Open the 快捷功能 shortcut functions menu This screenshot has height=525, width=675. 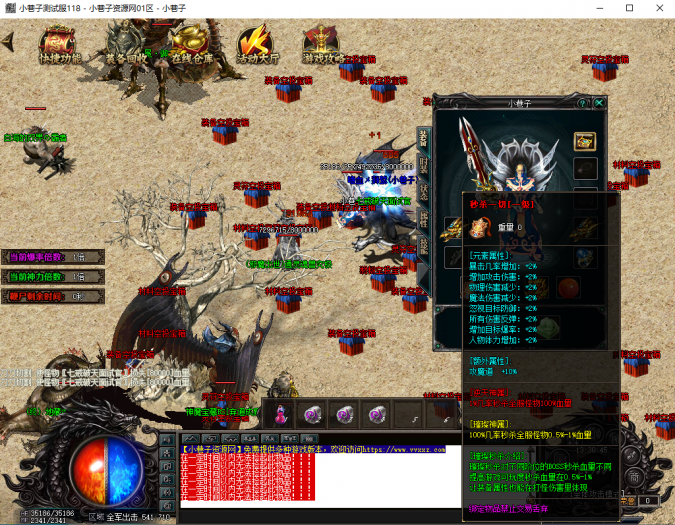[57, 47]
